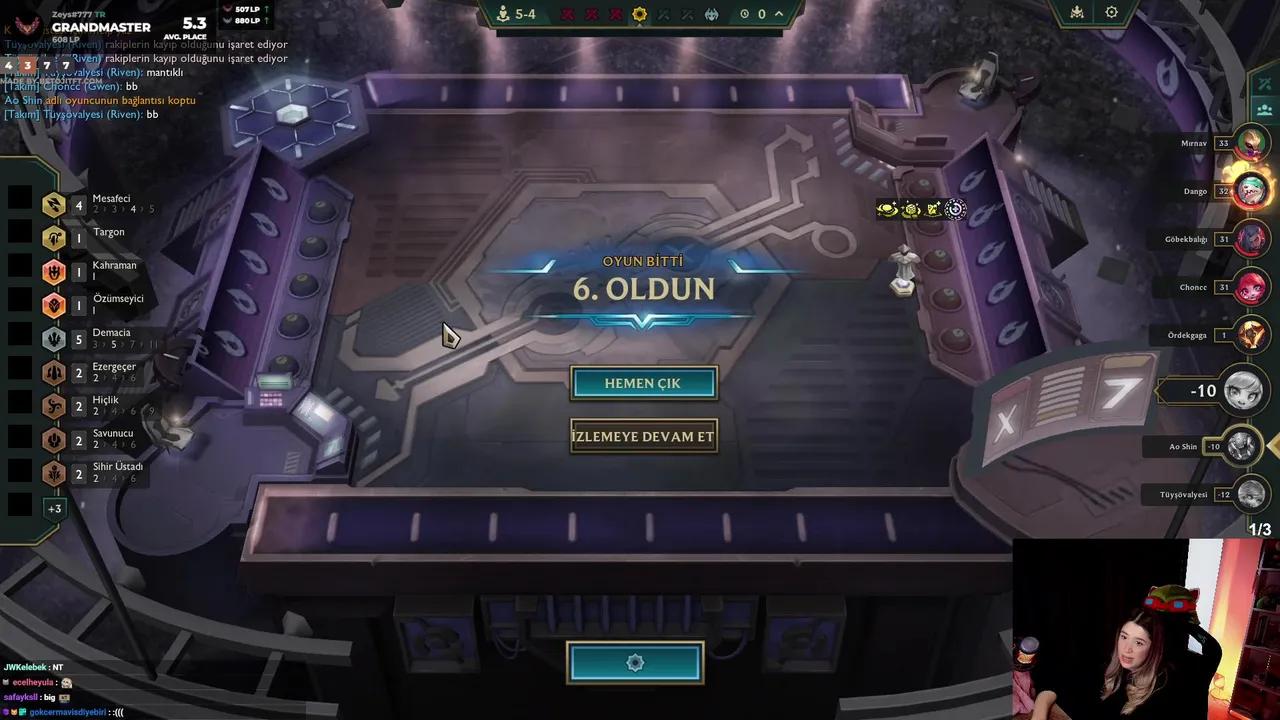Screen dimensions: 1280x720
Task: Click the HEMEN ÇIK button
Action: point(643,383)
